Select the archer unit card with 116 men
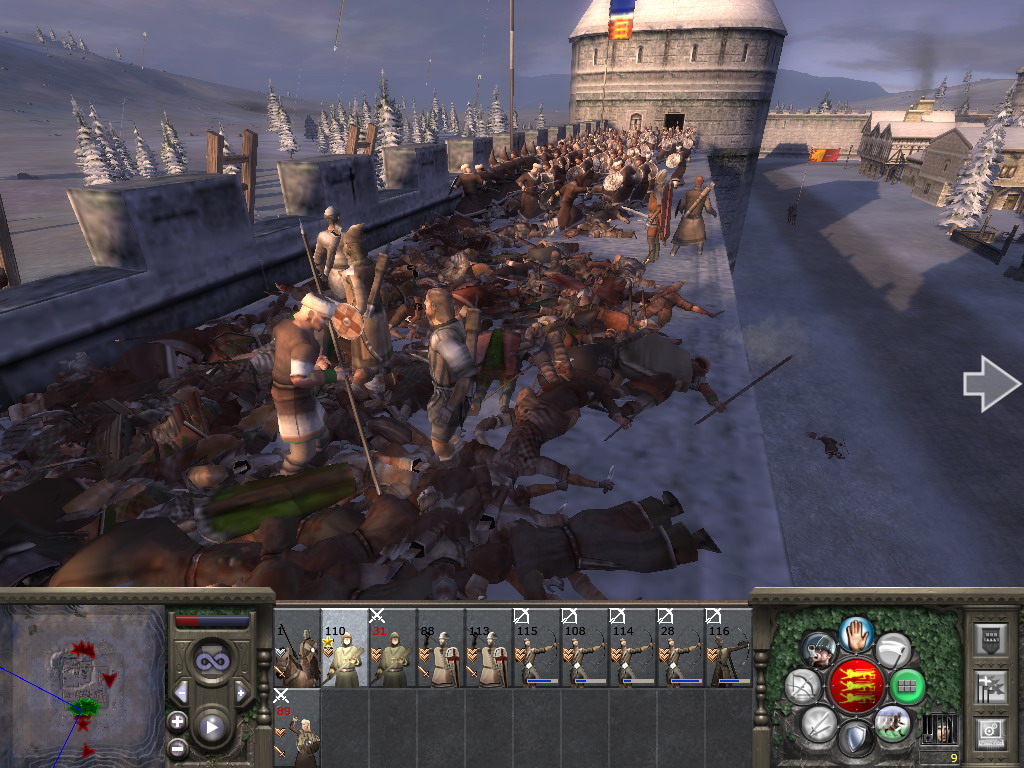Screen dimensions: 1024x768 [x=729, y=651]
